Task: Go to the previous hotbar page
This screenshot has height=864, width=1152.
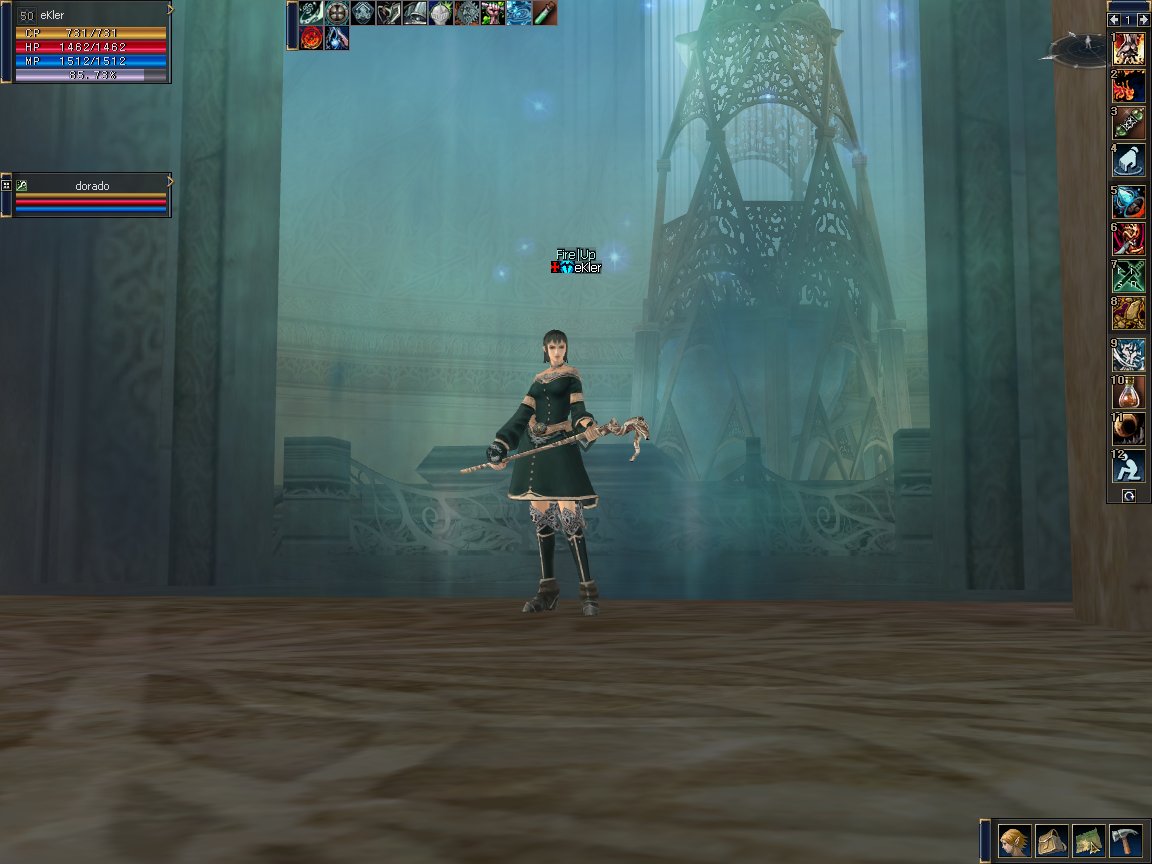Action: [x=1114, y=20]
